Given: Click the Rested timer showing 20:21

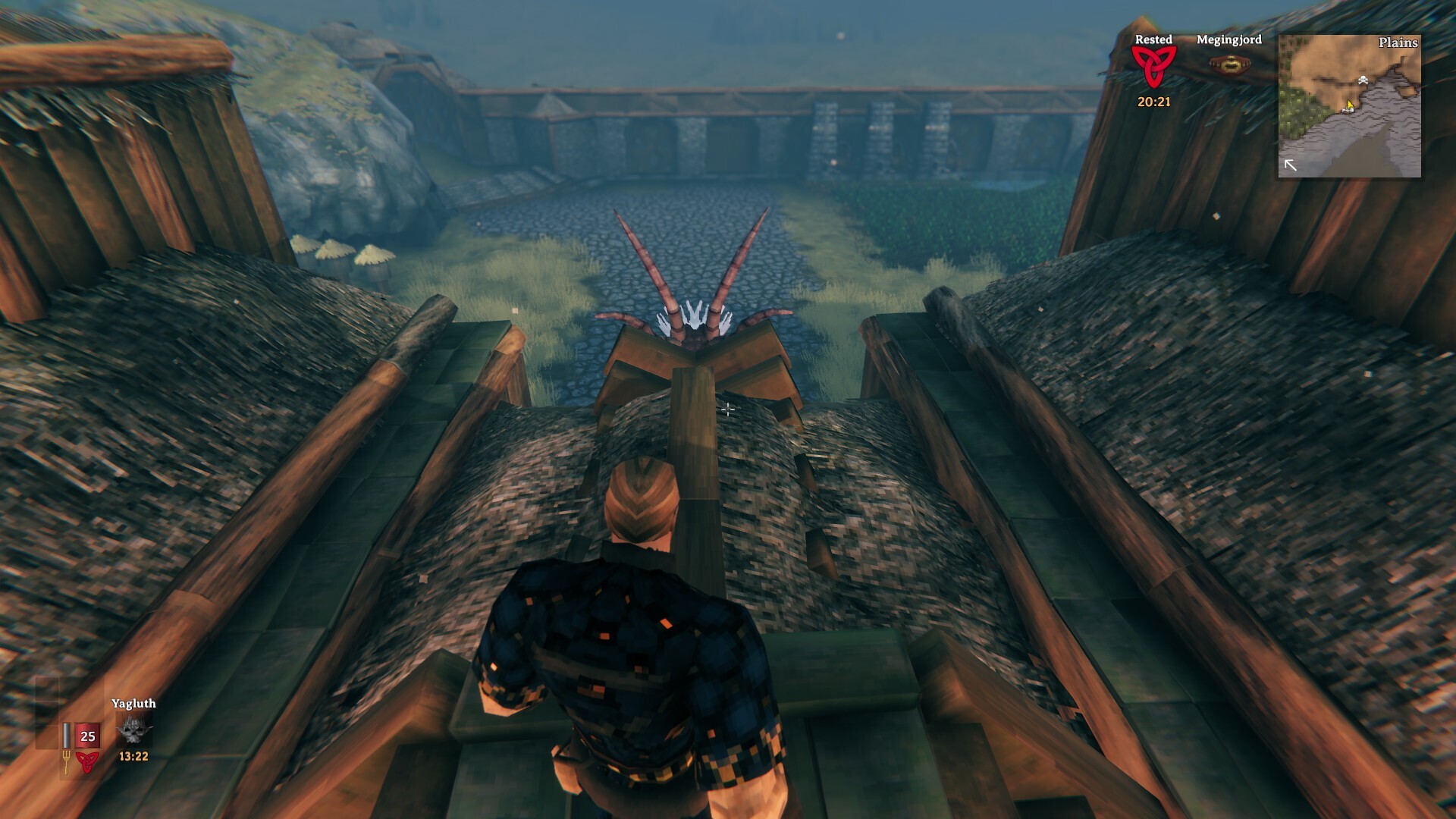Looking at the screenshot, I should coord(1153,99).
